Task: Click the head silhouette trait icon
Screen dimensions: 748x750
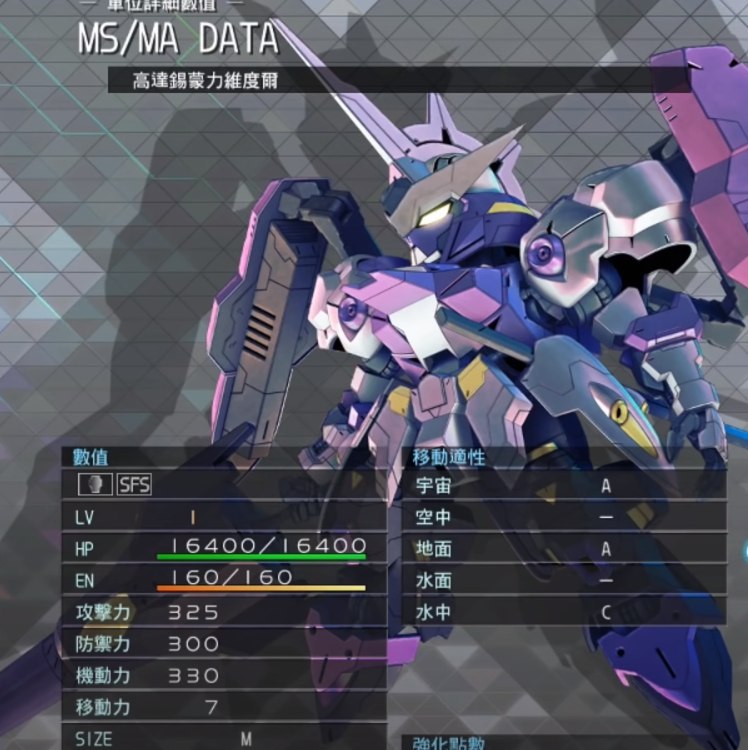Action: click(95, 485)
